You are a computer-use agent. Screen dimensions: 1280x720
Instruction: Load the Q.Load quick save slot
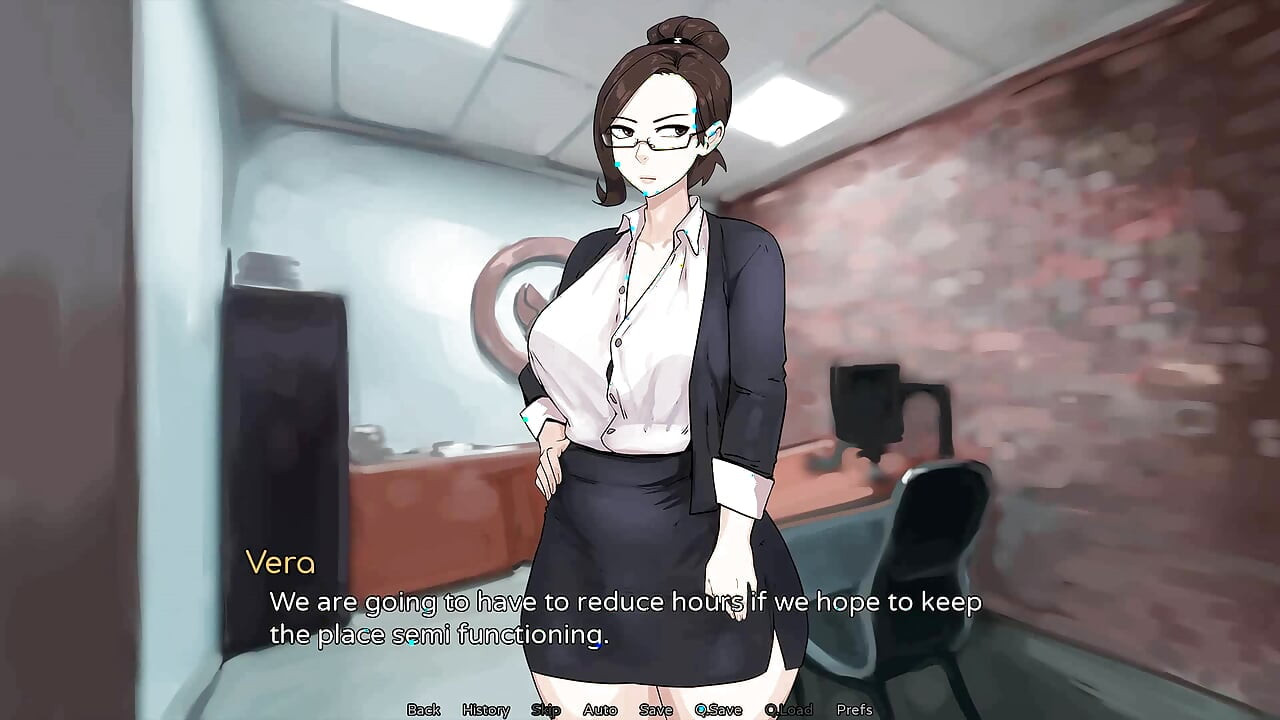789,709
